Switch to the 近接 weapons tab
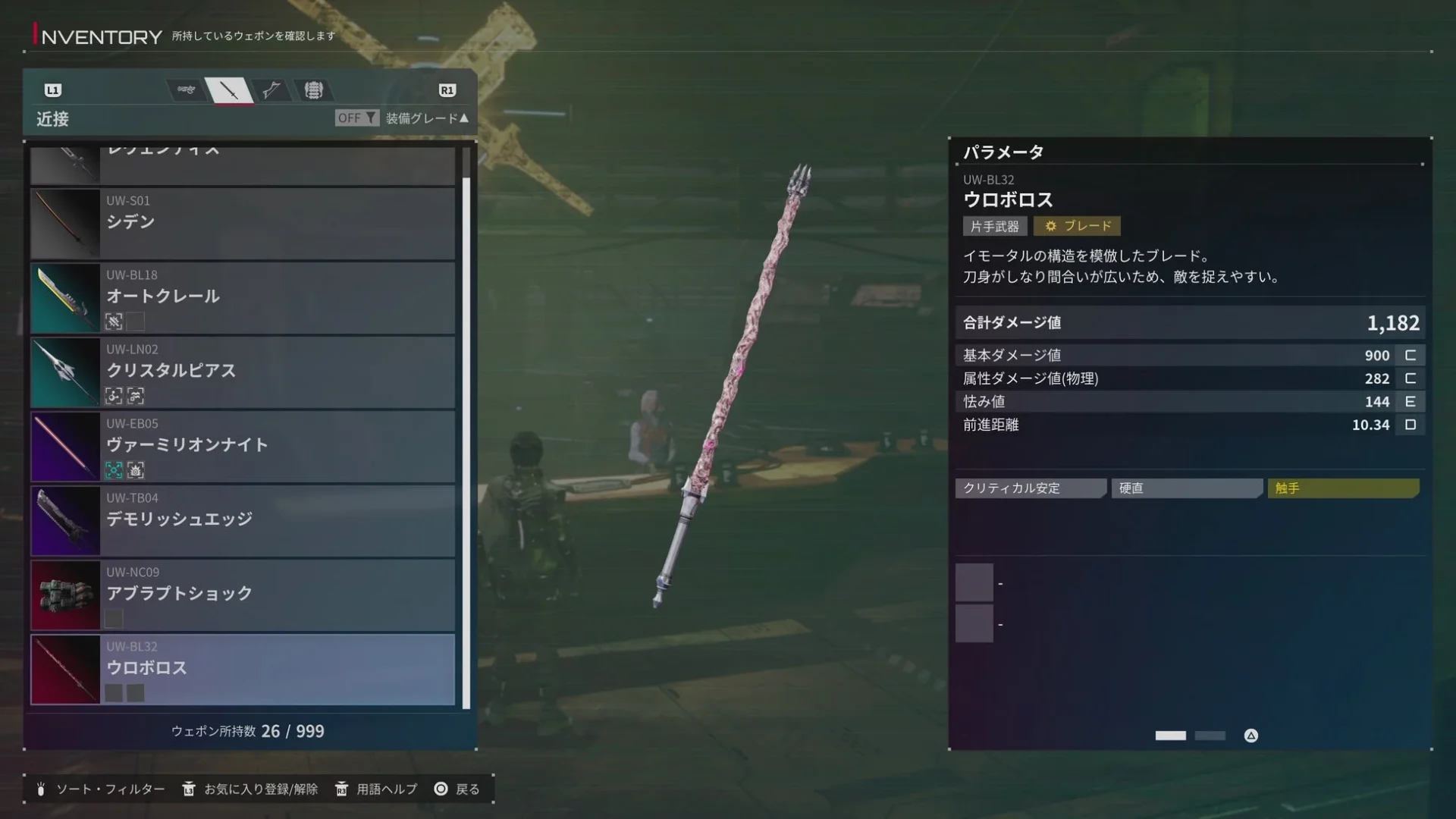Viewport: 1456px width, 819px height. click(x=51, y=119)
